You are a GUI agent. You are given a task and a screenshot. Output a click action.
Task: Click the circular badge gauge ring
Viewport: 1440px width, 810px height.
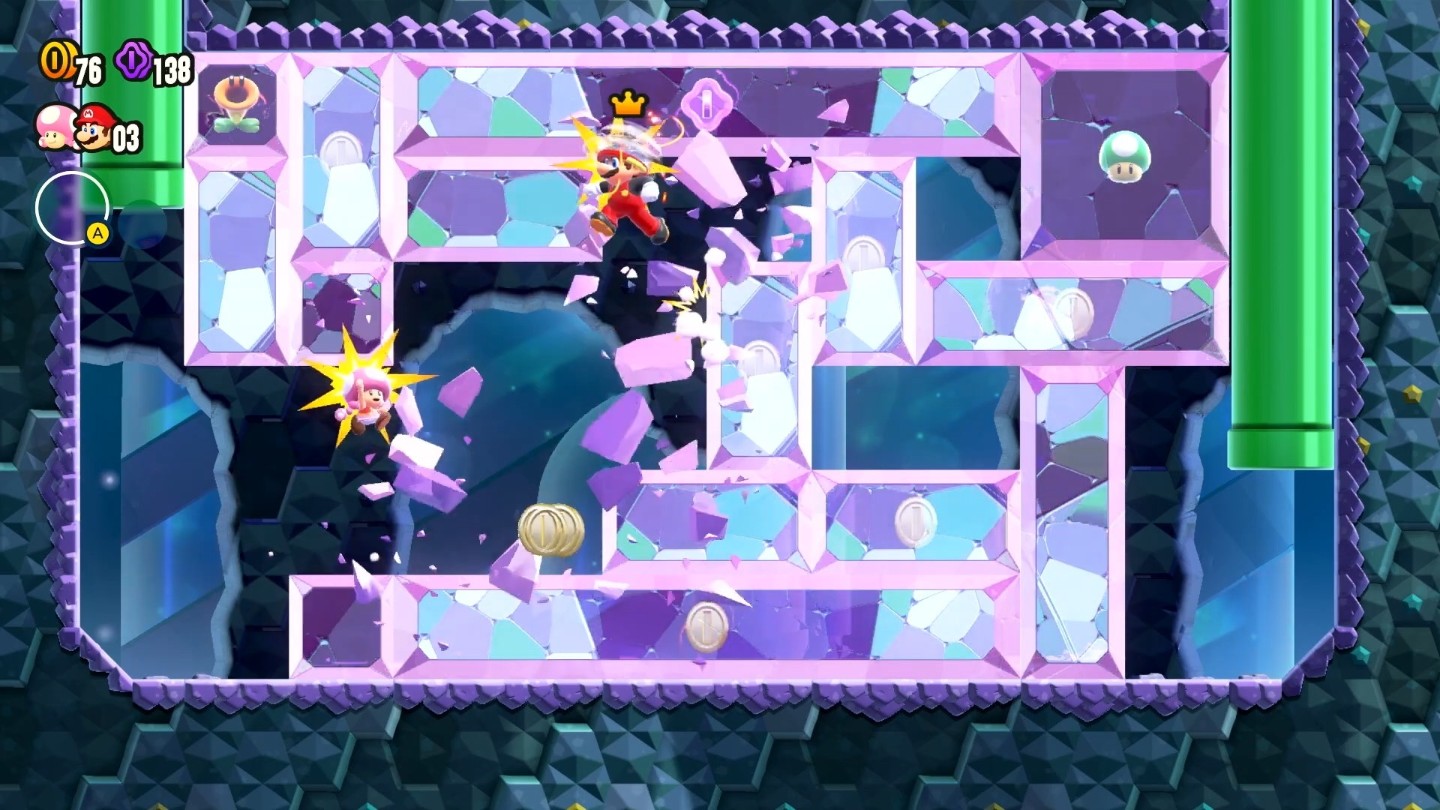tap(72, 209)
